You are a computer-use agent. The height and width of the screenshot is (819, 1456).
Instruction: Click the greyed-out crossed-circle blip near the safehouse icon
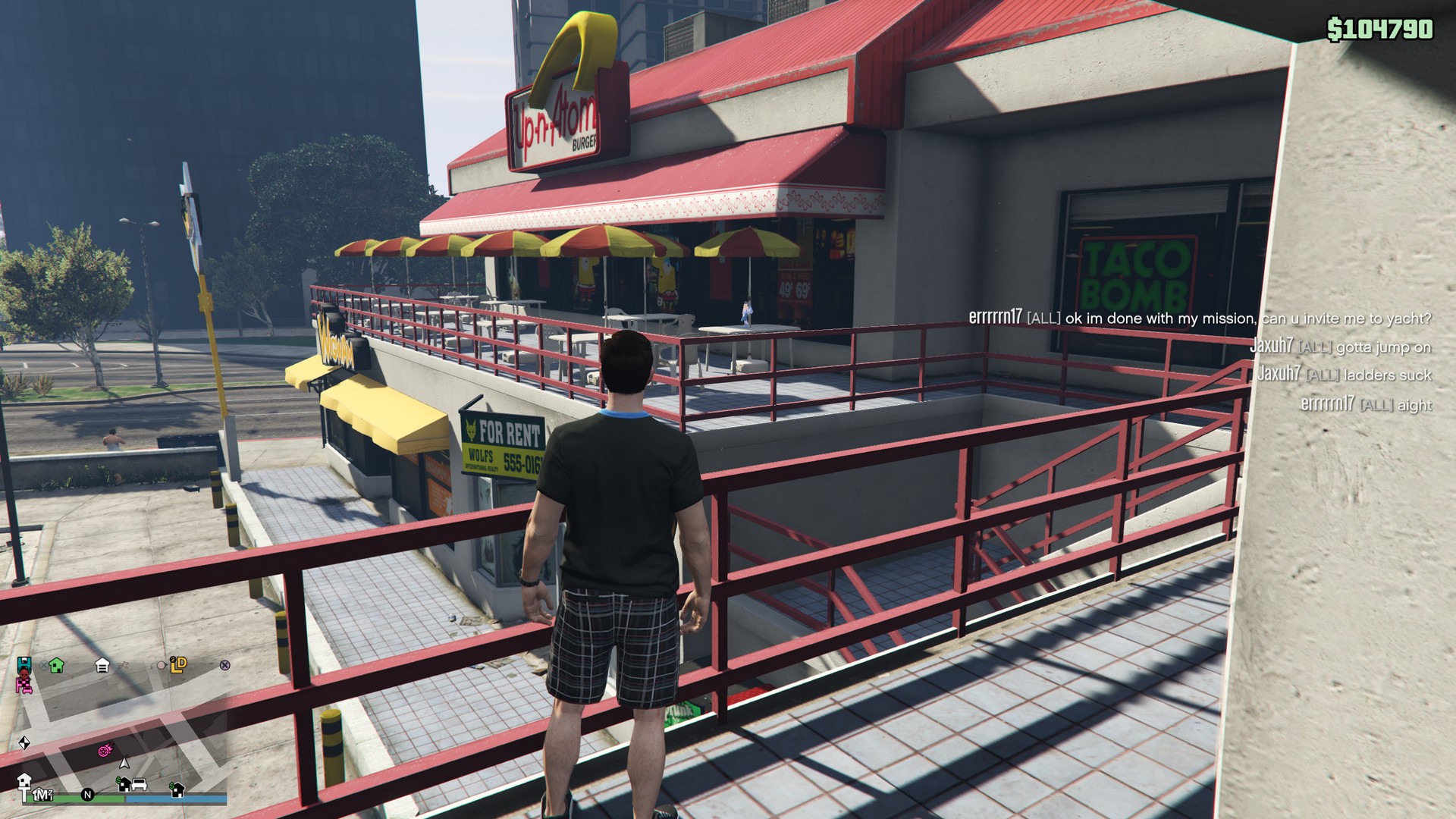click(43, 665)
